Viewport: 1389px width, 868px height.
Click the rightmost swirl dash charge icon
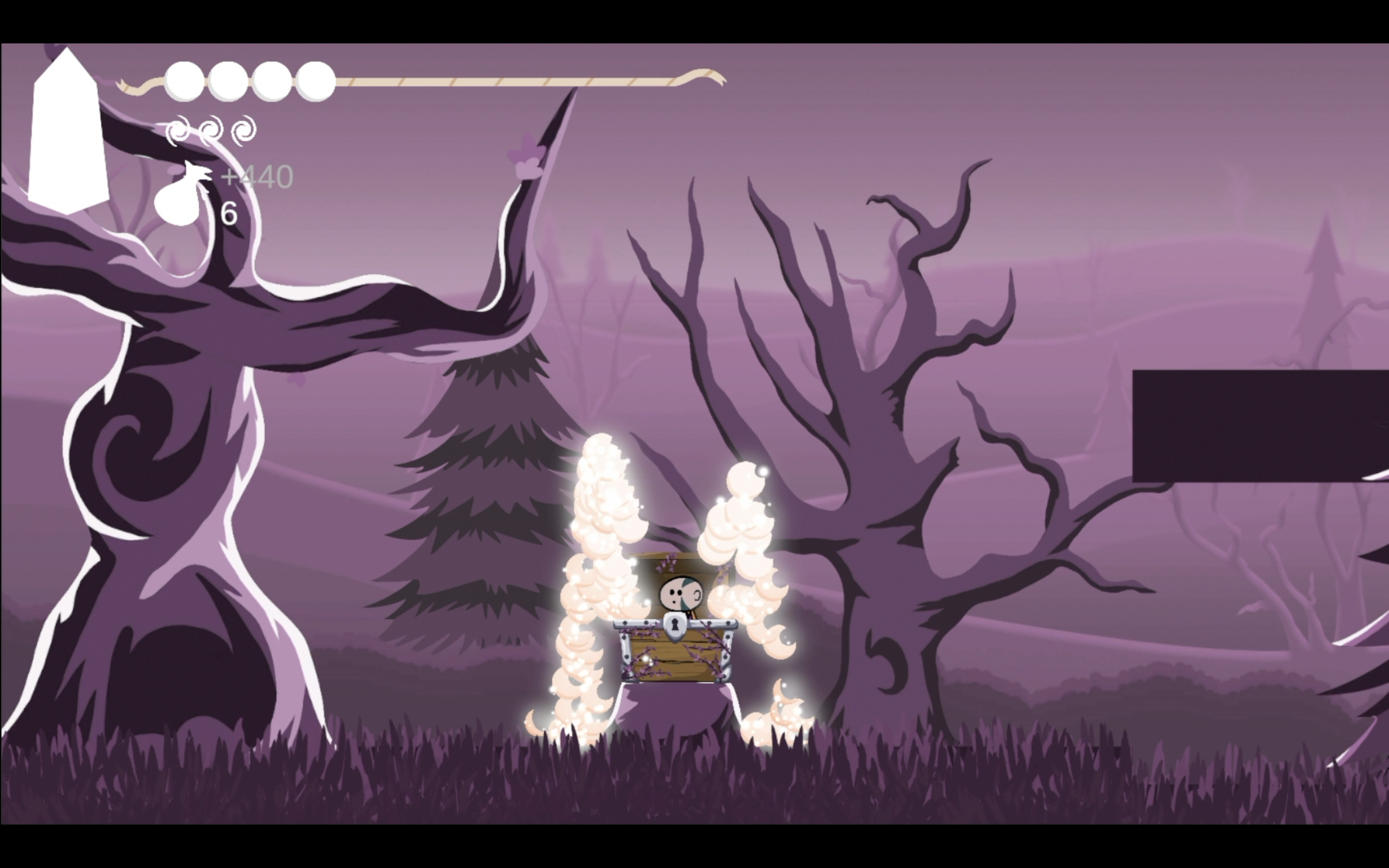pos(244,131)
